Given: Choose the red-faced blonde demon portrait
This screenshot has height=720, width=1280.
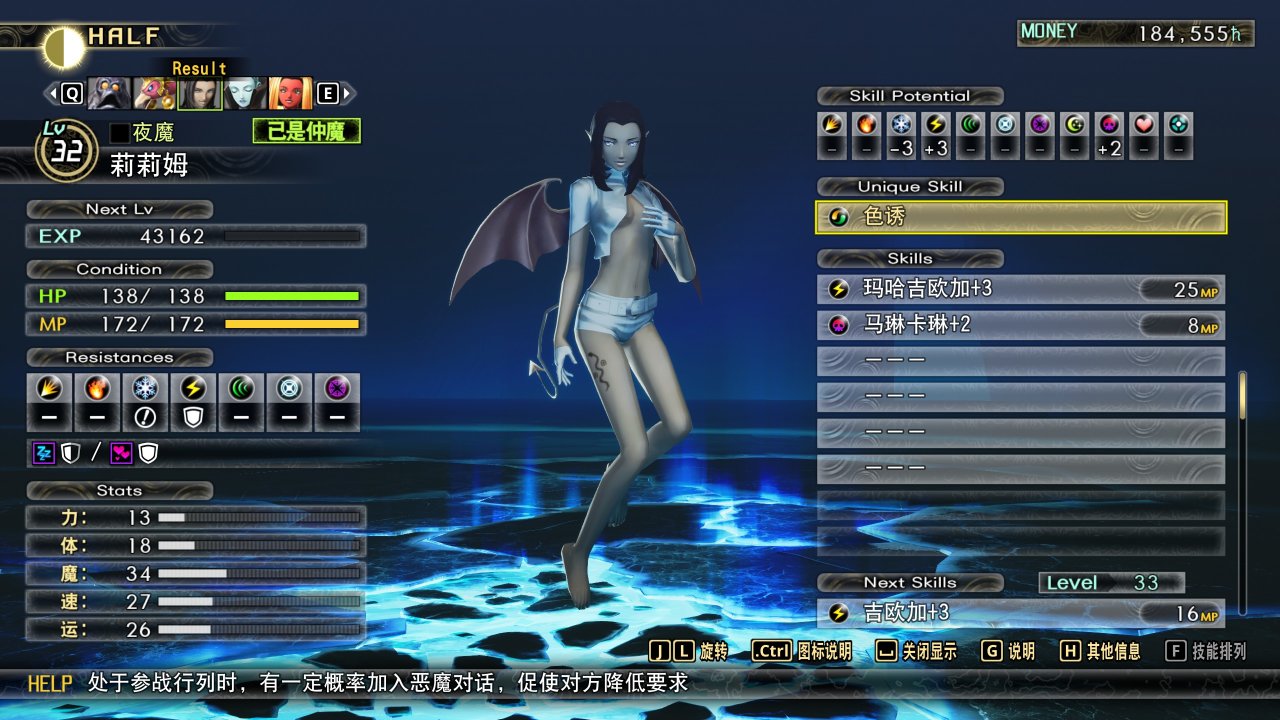Looking at the screenshot, I should click(x=289, y=94).
